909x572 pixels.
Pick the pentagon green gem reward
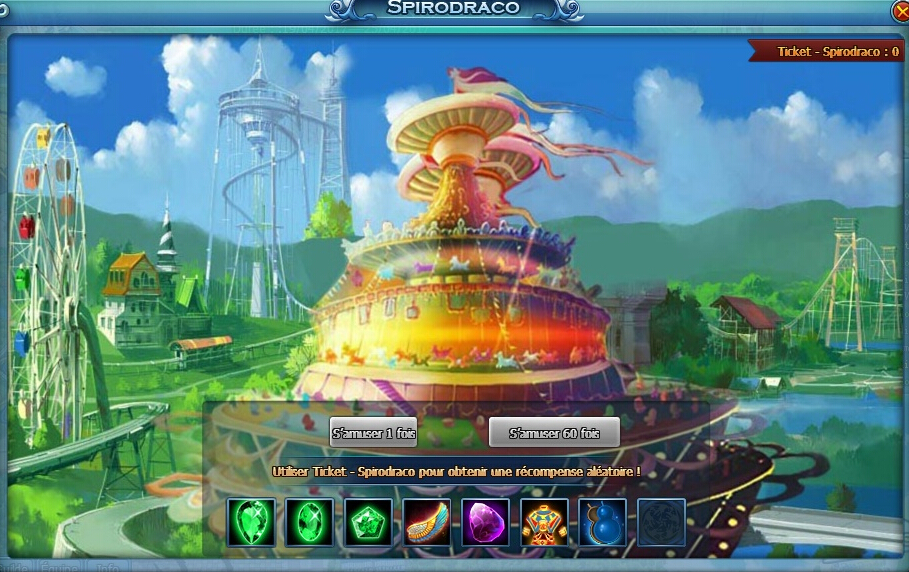[x=369, y=522]
